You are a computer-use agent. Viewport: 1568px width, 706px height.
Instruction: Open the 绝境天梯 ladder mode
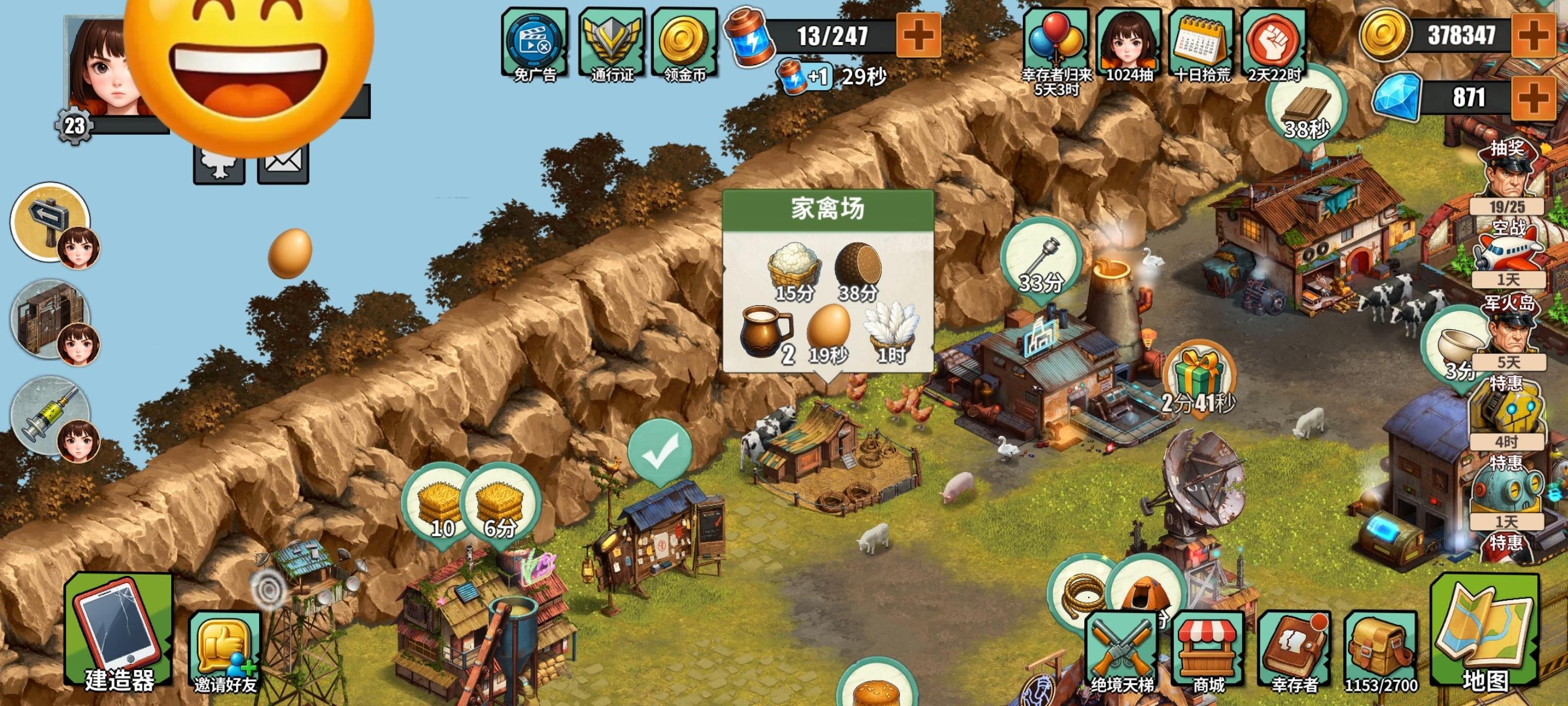tap(1121, 651)
